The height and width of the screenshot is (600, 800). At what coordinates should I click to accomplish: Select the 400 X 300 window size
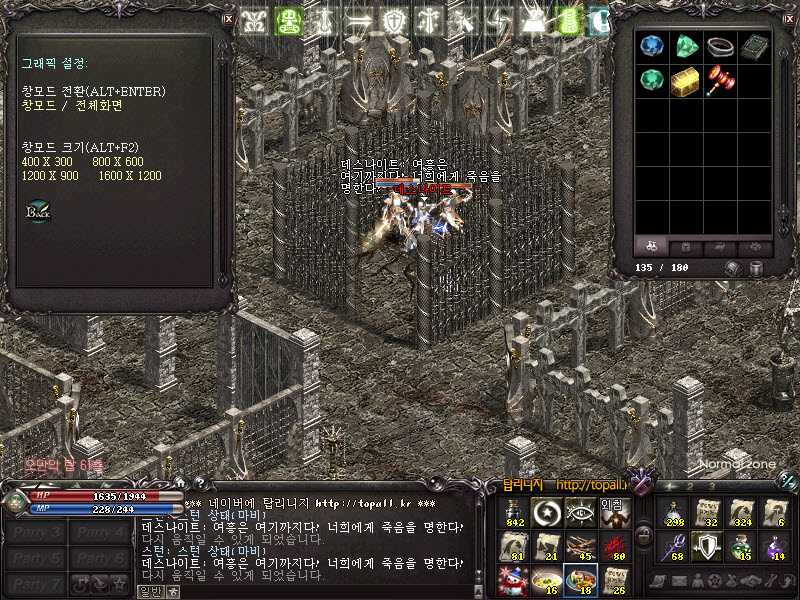(47, 162)
